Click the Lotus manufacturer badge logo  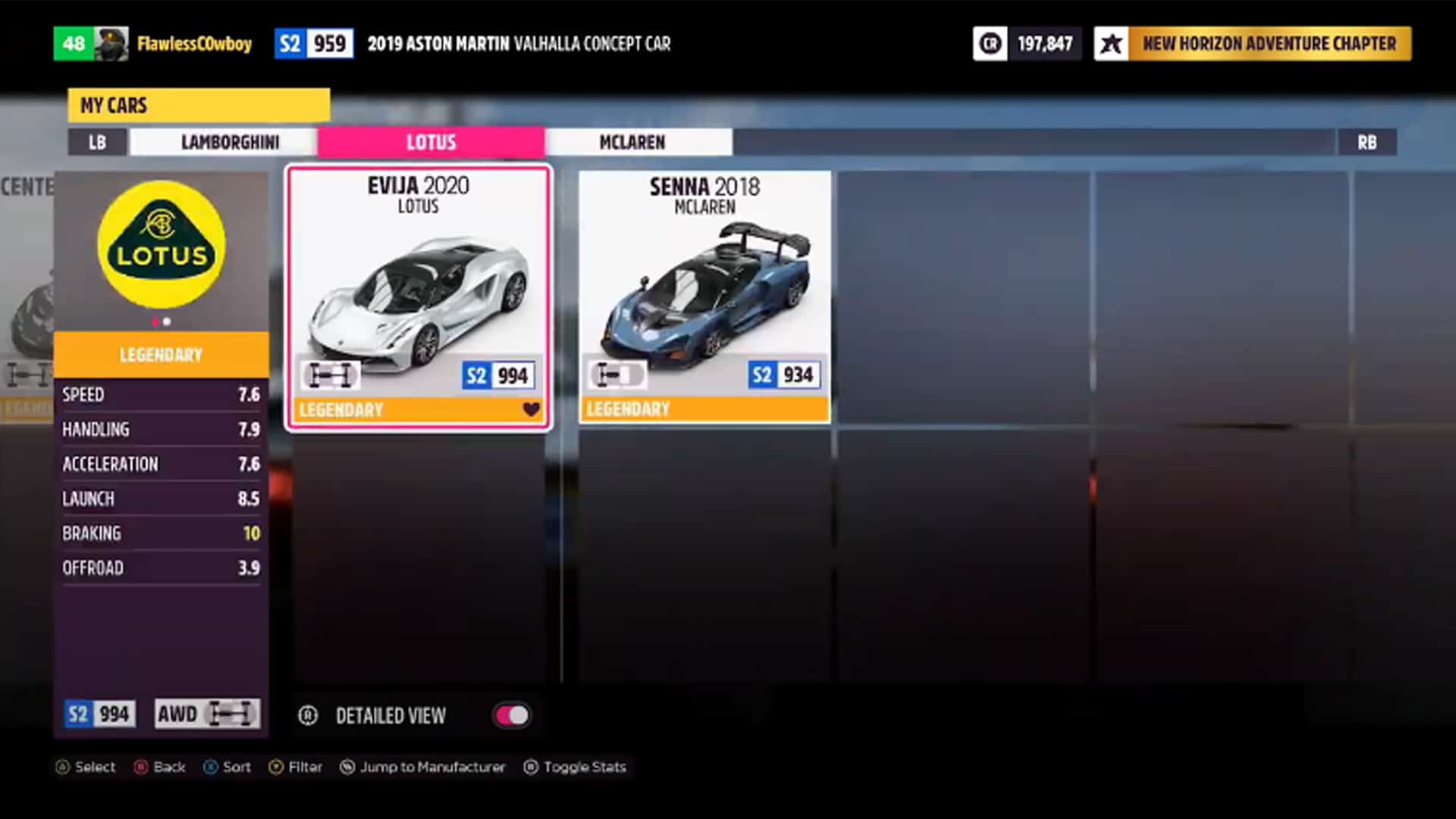161,244
